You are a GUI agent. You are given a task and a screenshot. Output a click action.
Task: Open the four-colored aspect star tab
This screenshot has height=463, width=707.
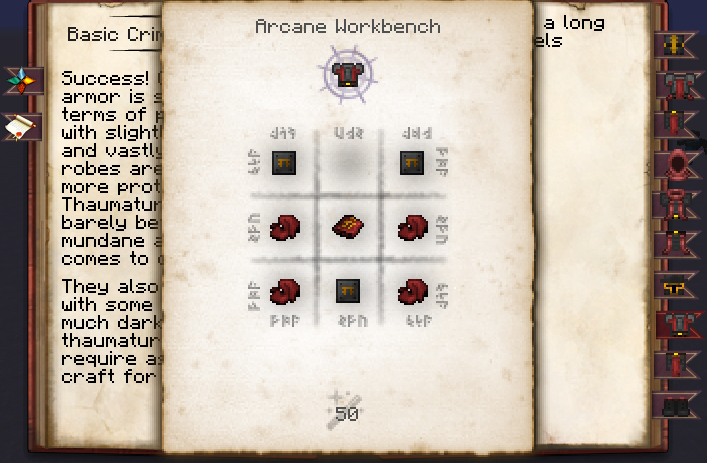[x=21, y=79]
